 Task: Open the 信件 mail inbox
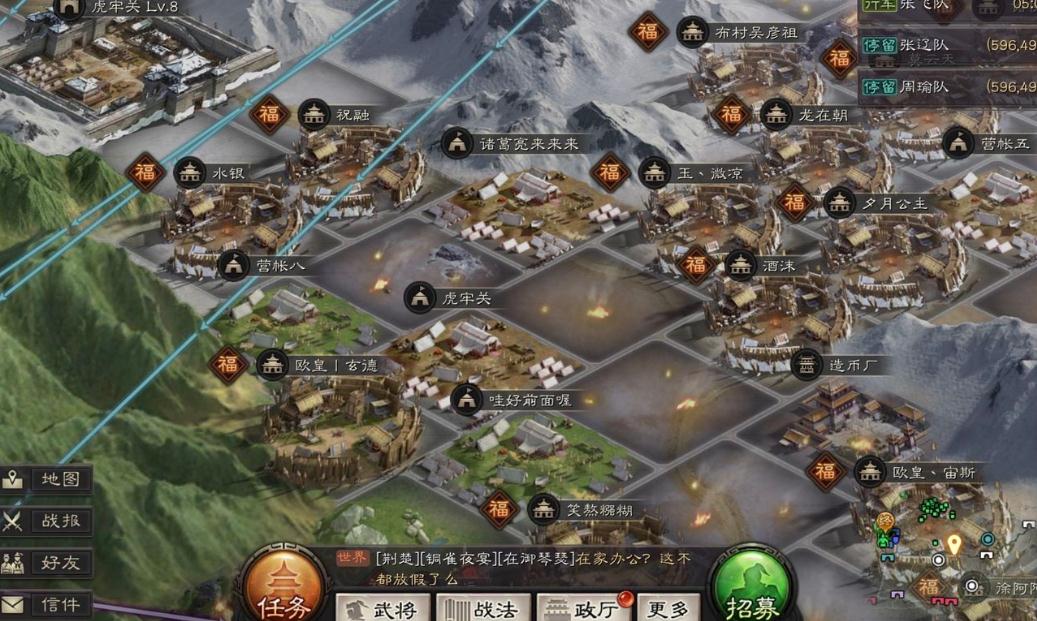tap(47, 605)
